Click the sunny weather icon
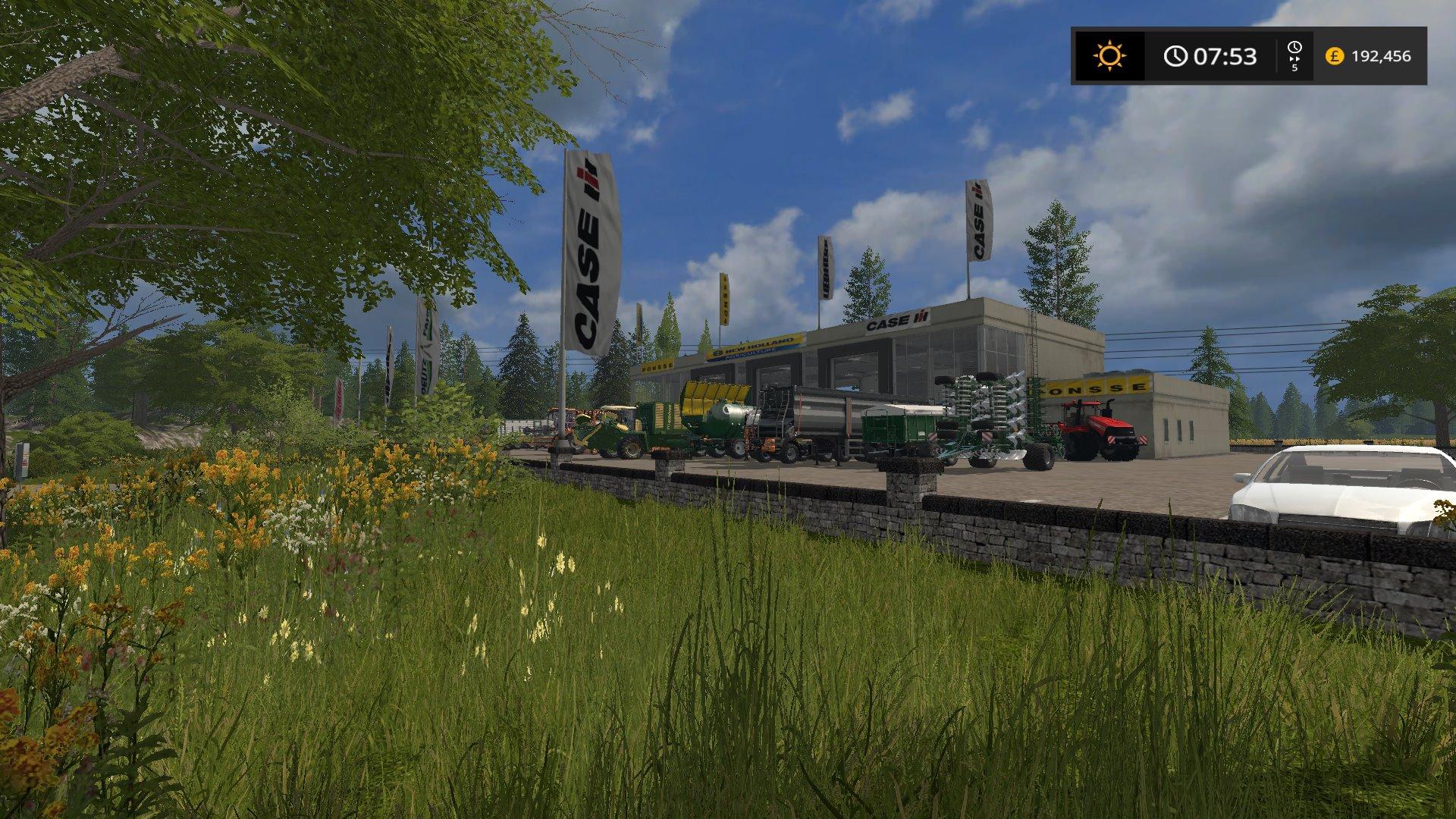This screenshot has height=819, width=1456. pos(1109,56)
